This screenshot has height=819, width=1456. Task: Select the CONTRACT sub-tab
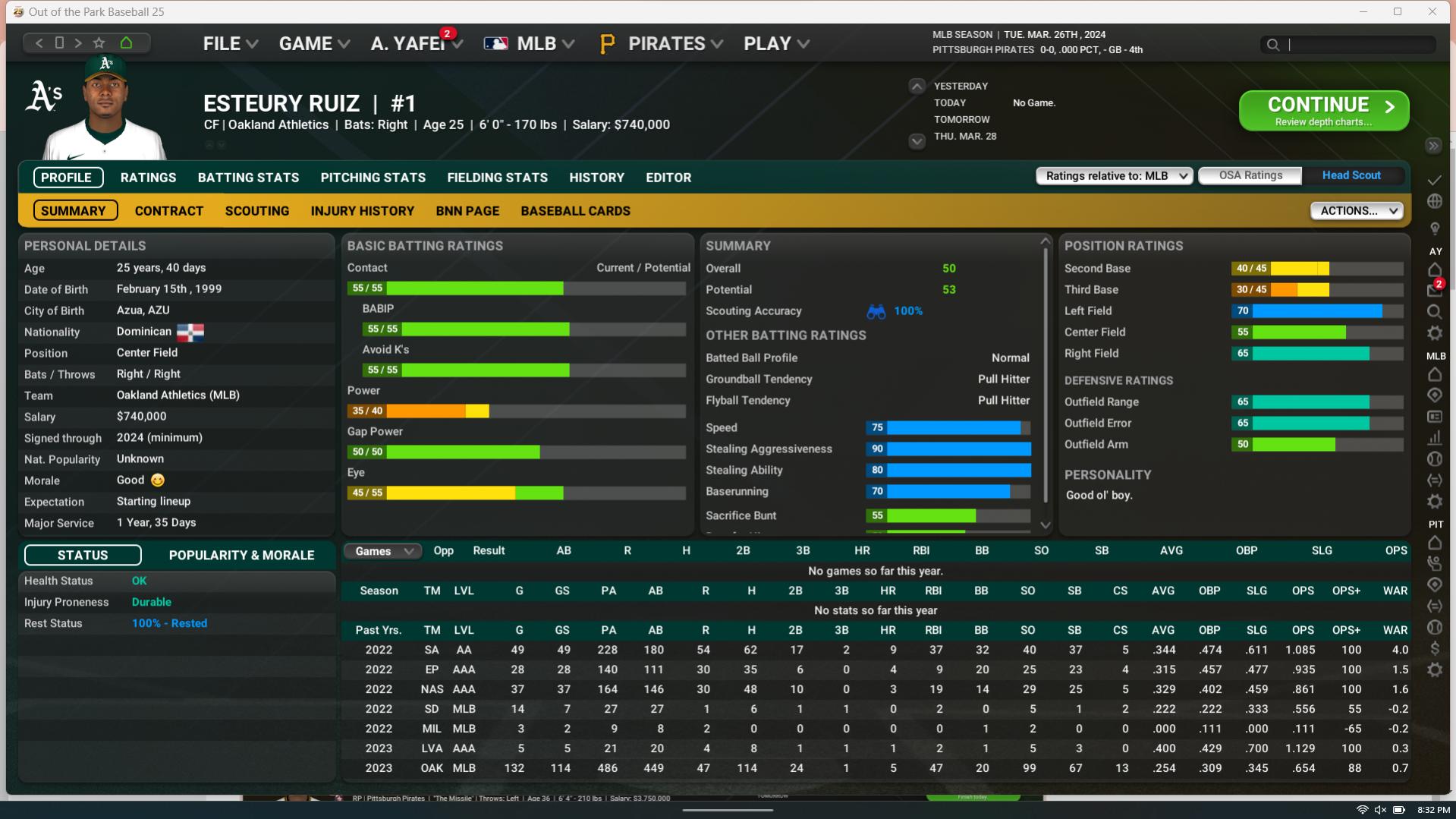coord(168,211)
